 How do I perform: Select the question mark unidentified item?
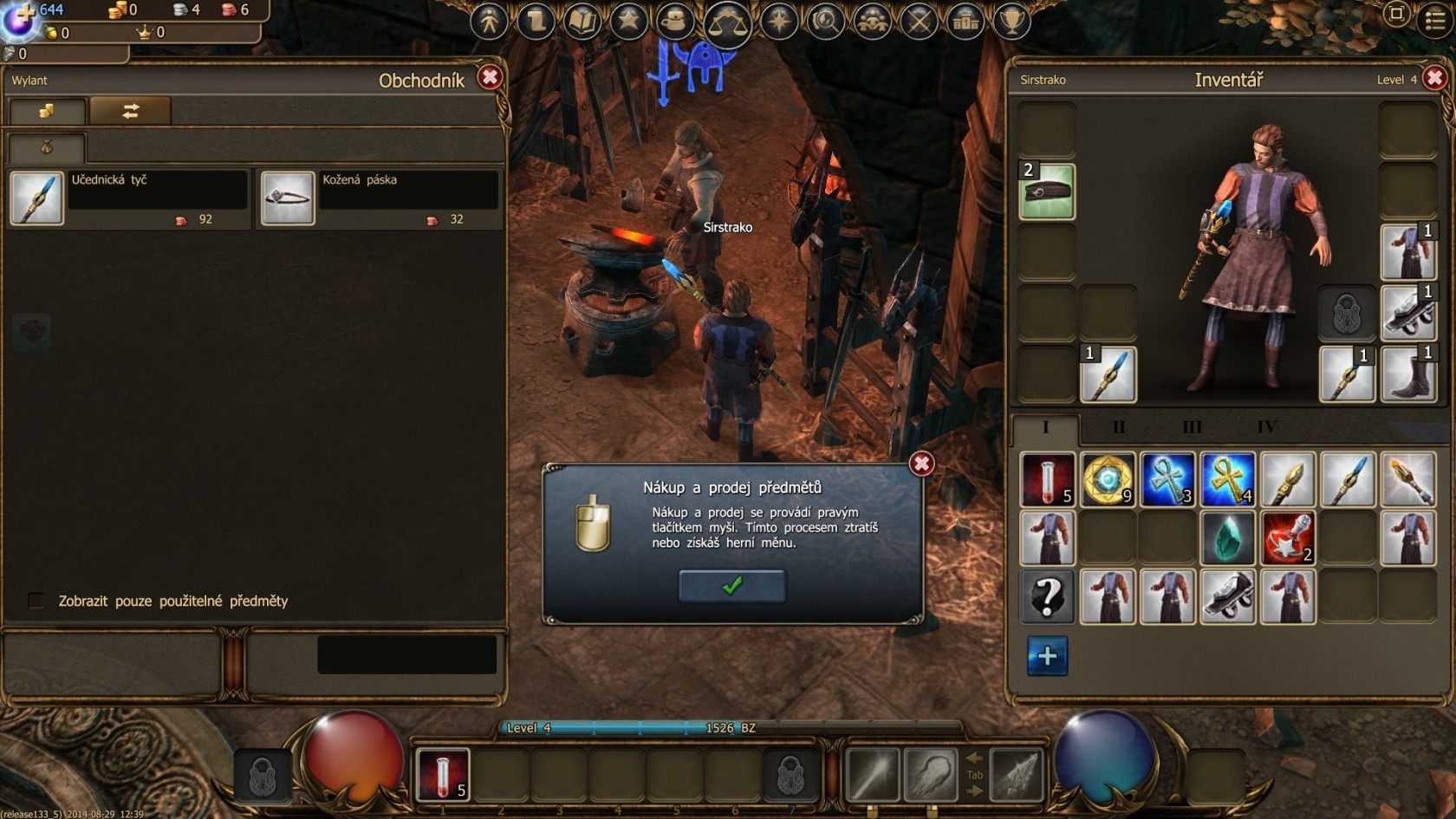click(x=1047, y=597)
